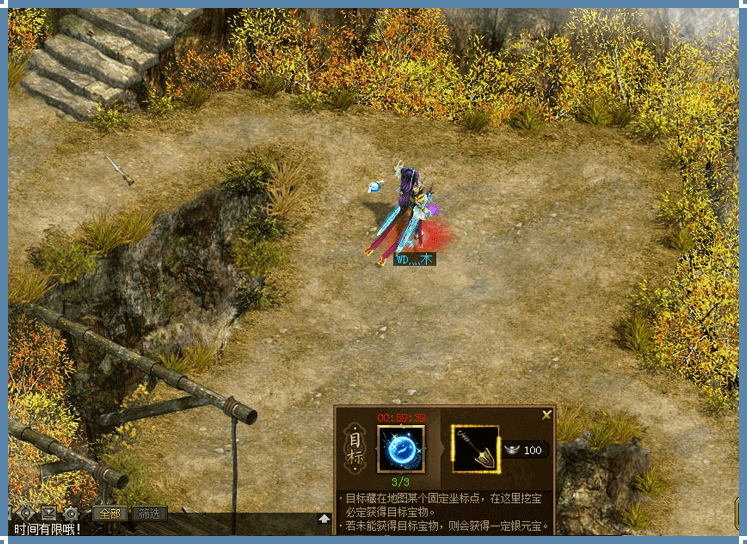This screenshot has height=544, width=747.
Task: Click the diamond-shaped chat icon
Action: click(26, 514)
